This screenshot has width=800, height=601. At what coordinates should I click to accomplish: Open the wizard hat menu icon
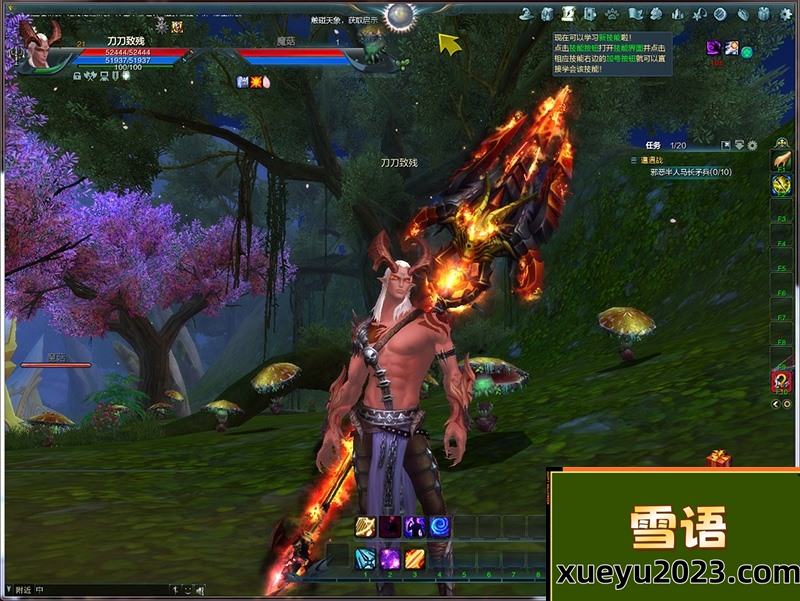pos(524,14)
